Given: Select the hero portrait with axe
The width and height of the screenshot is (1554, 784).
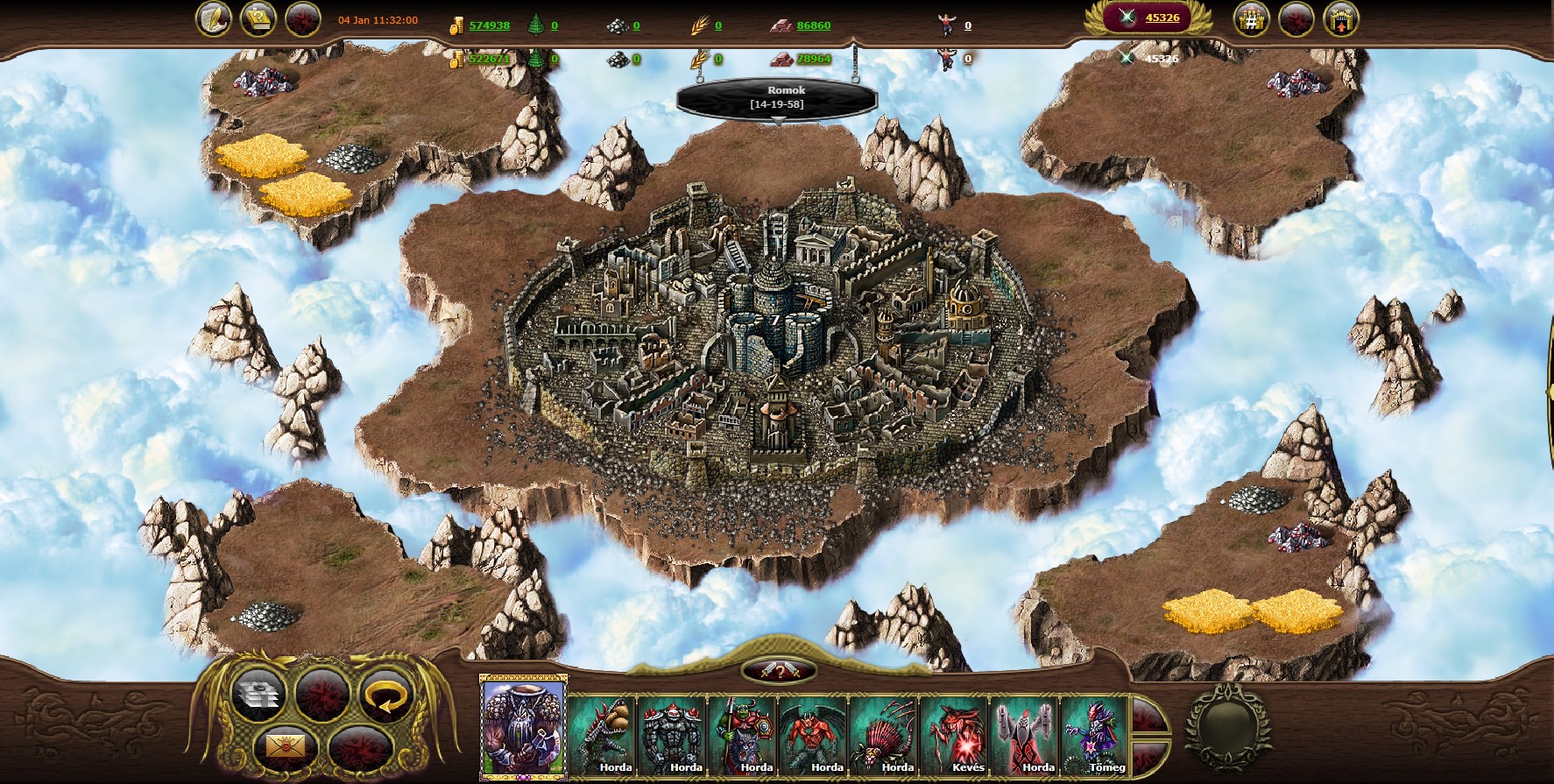Looking at the screenshot, I should [x=523, y=729].
